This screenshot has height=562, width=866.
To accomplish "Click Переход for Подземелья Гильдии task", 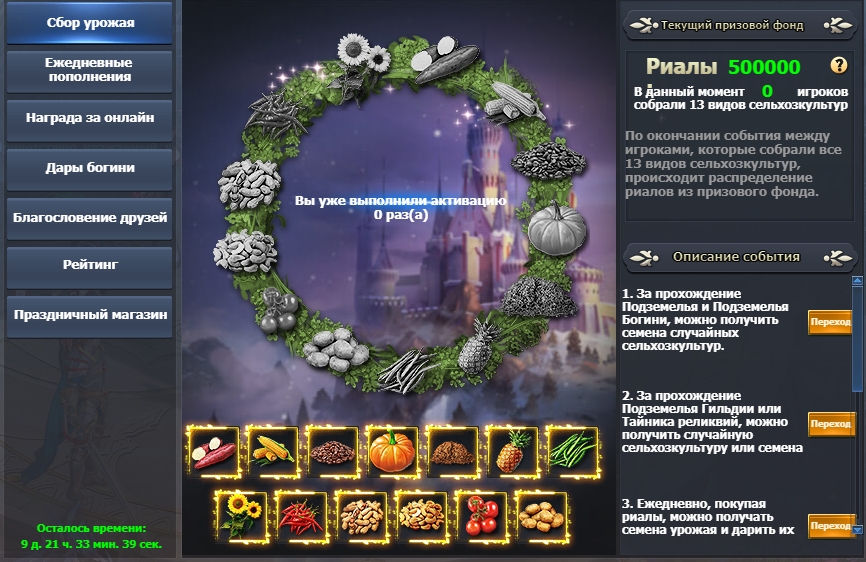I will point(831,424).
